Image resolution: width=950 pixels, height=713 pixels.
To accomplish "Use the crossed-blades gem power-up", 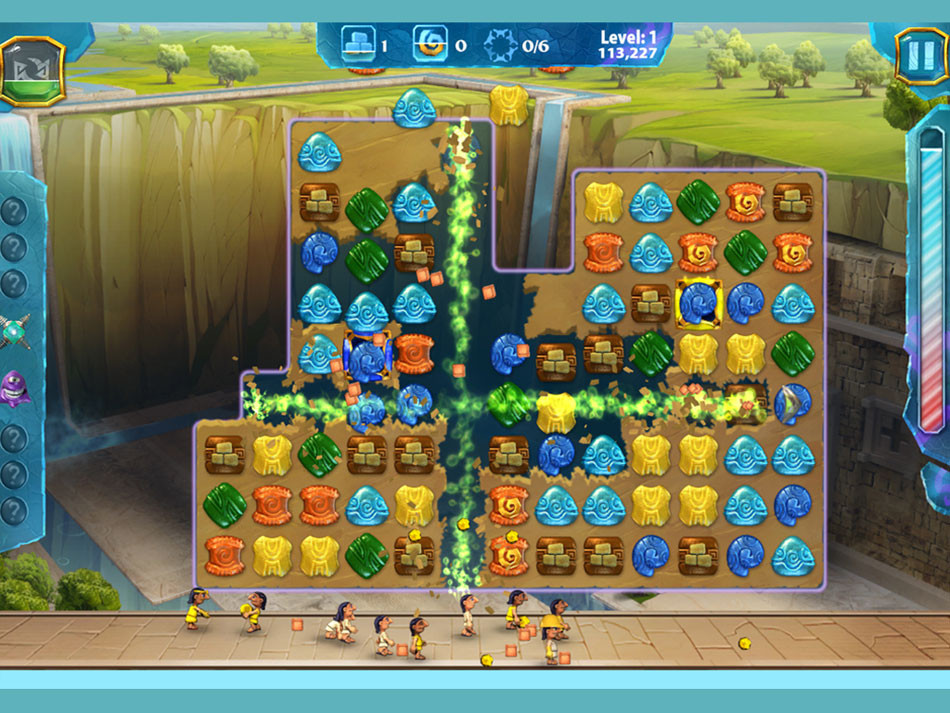I will click(x=13, y=330).
